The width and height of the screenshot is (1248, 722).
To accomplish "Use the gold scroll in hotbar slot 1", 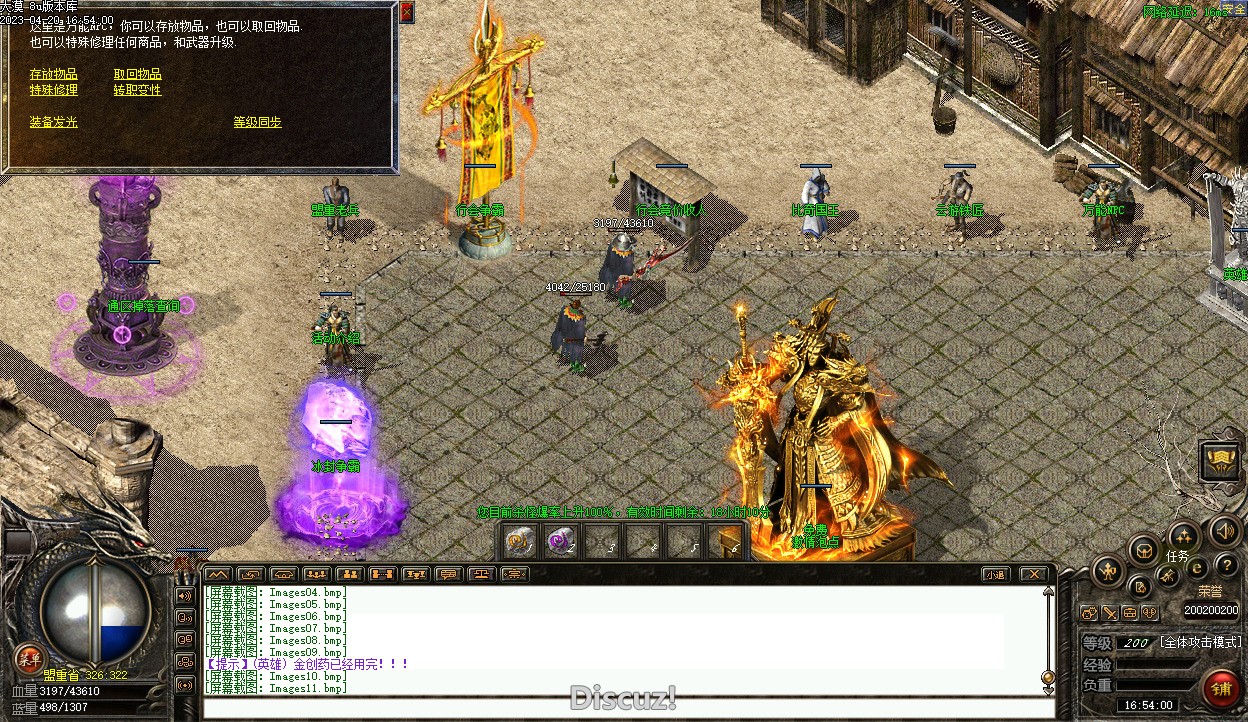I will [517, 541].
